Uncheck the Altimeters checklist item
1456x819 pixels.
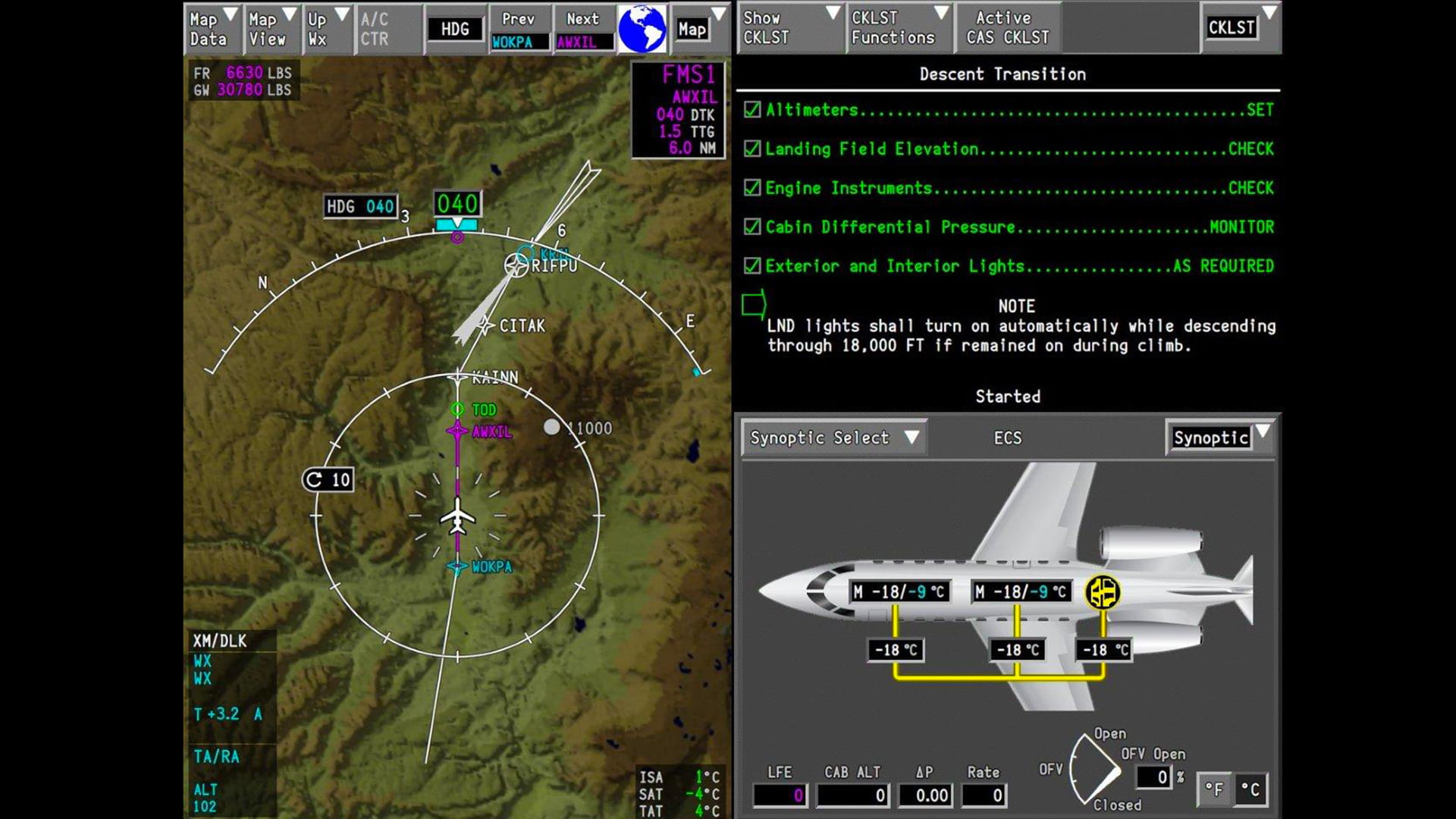[x=751, y=109]
